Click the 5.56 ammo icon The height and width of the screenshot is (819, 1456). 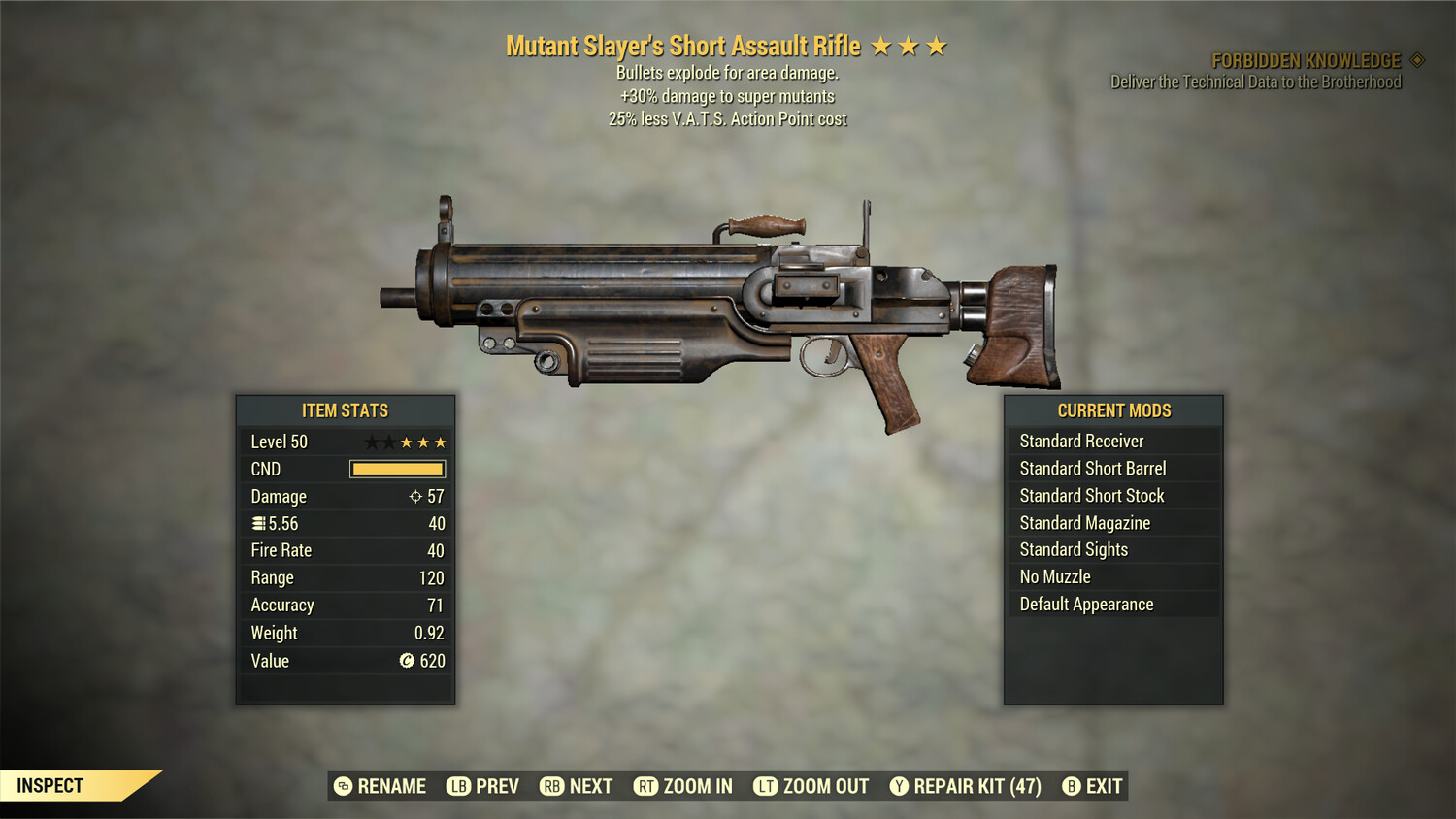coord(258,523)
